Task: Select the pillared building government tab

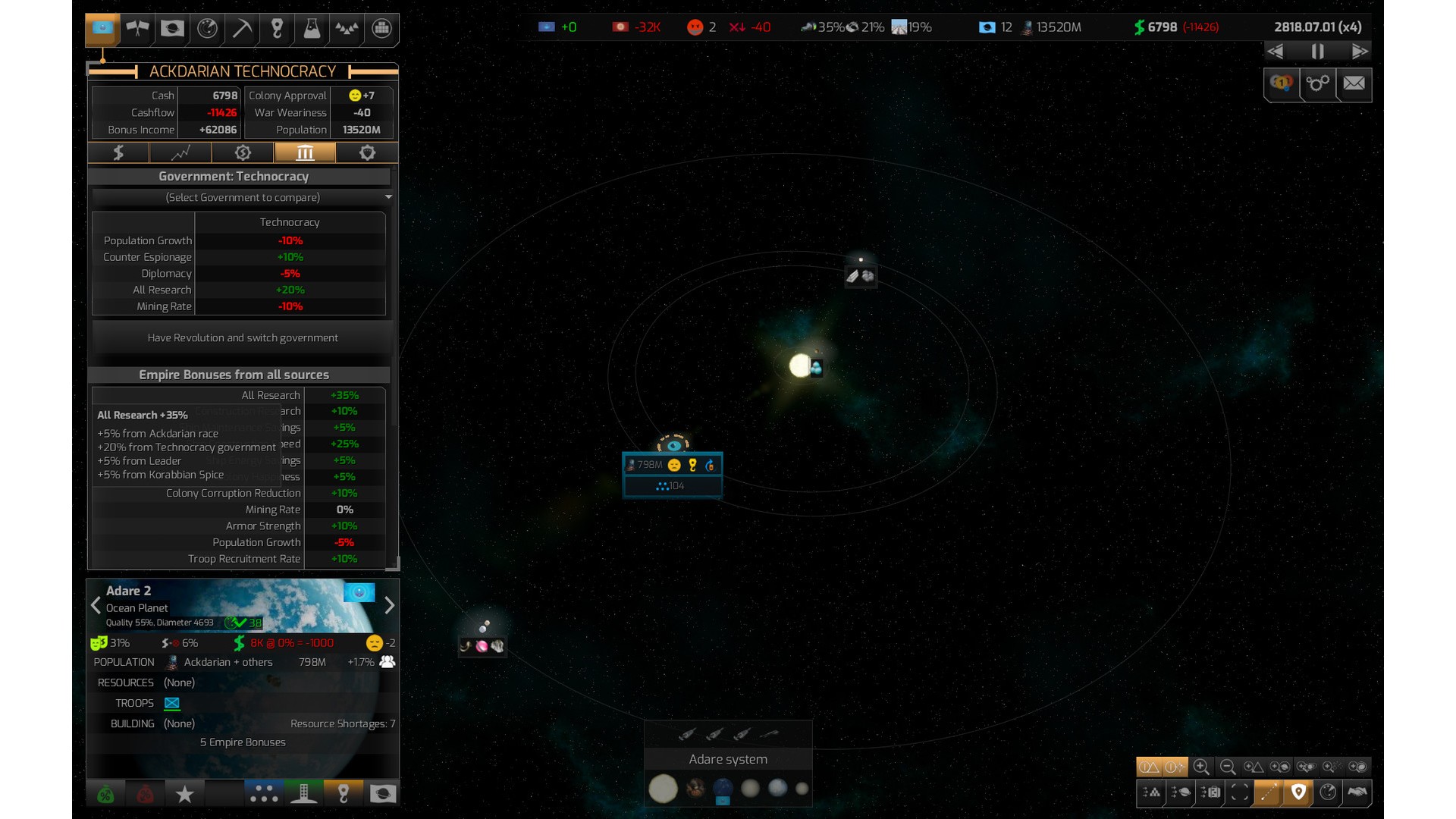Action: pyautogui.click(x=305, y=153)
